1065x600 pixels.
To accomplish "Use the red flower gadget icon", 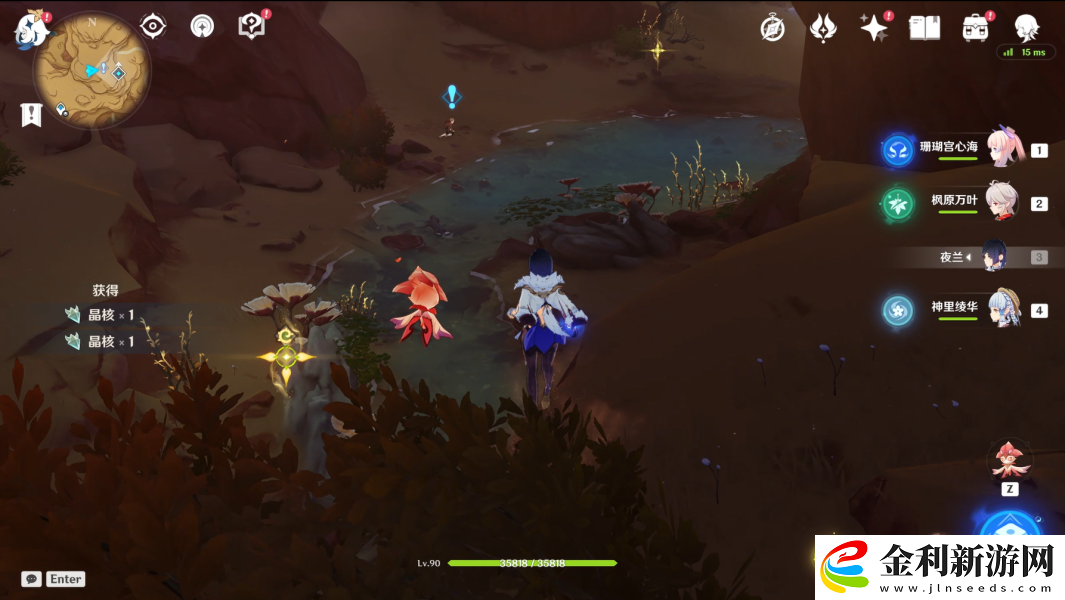I will point(1010,460).
